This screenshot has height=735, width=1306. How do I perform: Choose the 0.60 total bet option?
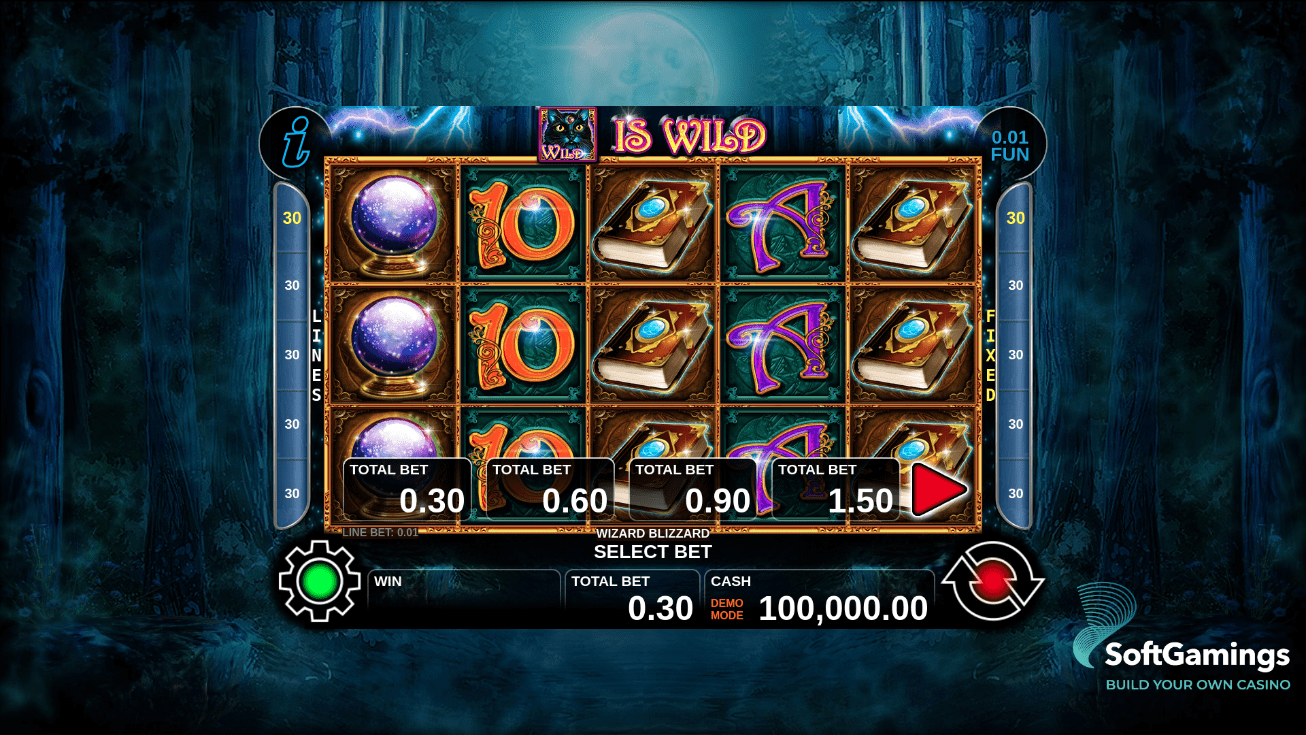pos(550,489)
